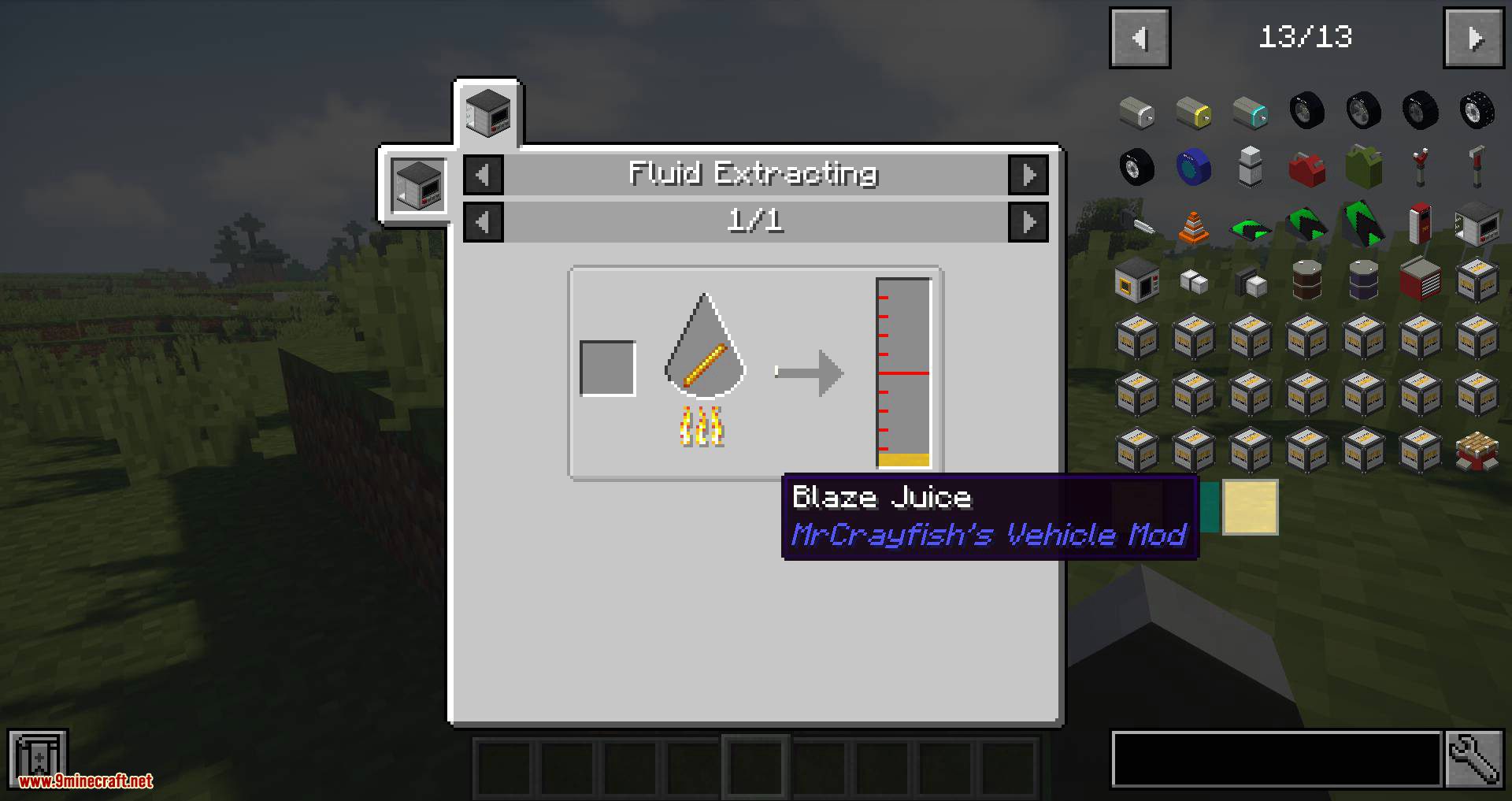This screenshot has width=1512, height=801.
Task: Click the 1/1 page label
Action: (756, 221)
